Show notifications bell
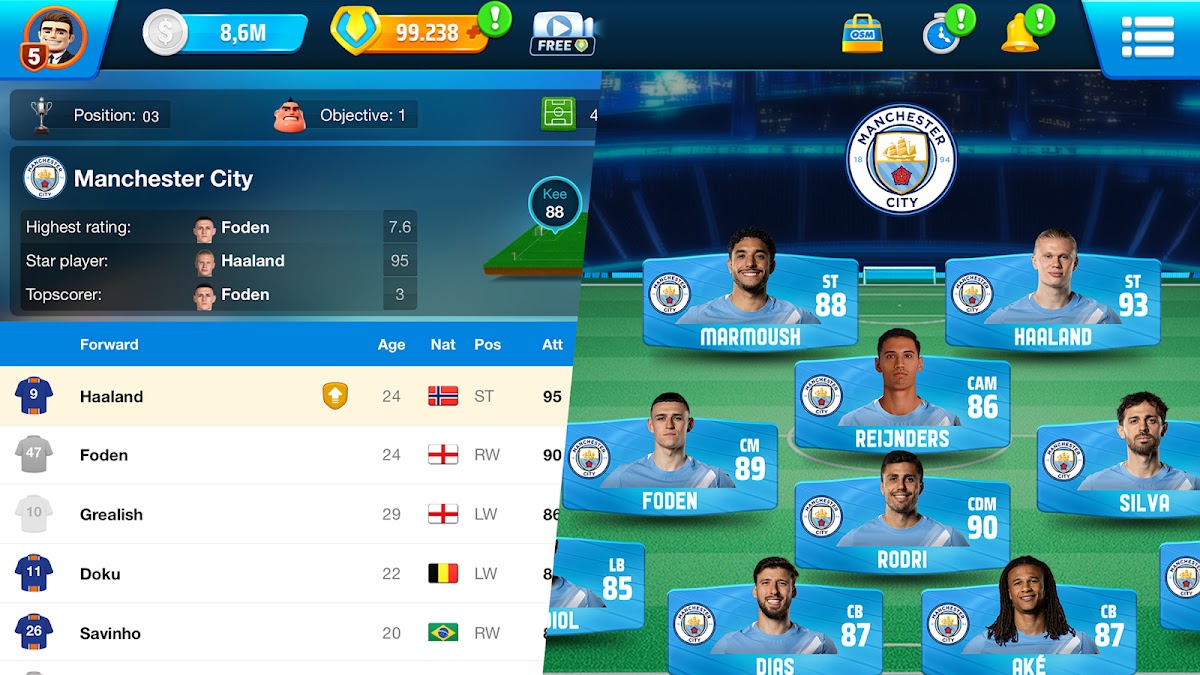Screen dimensions: 1200x675 click(1020, 34)
